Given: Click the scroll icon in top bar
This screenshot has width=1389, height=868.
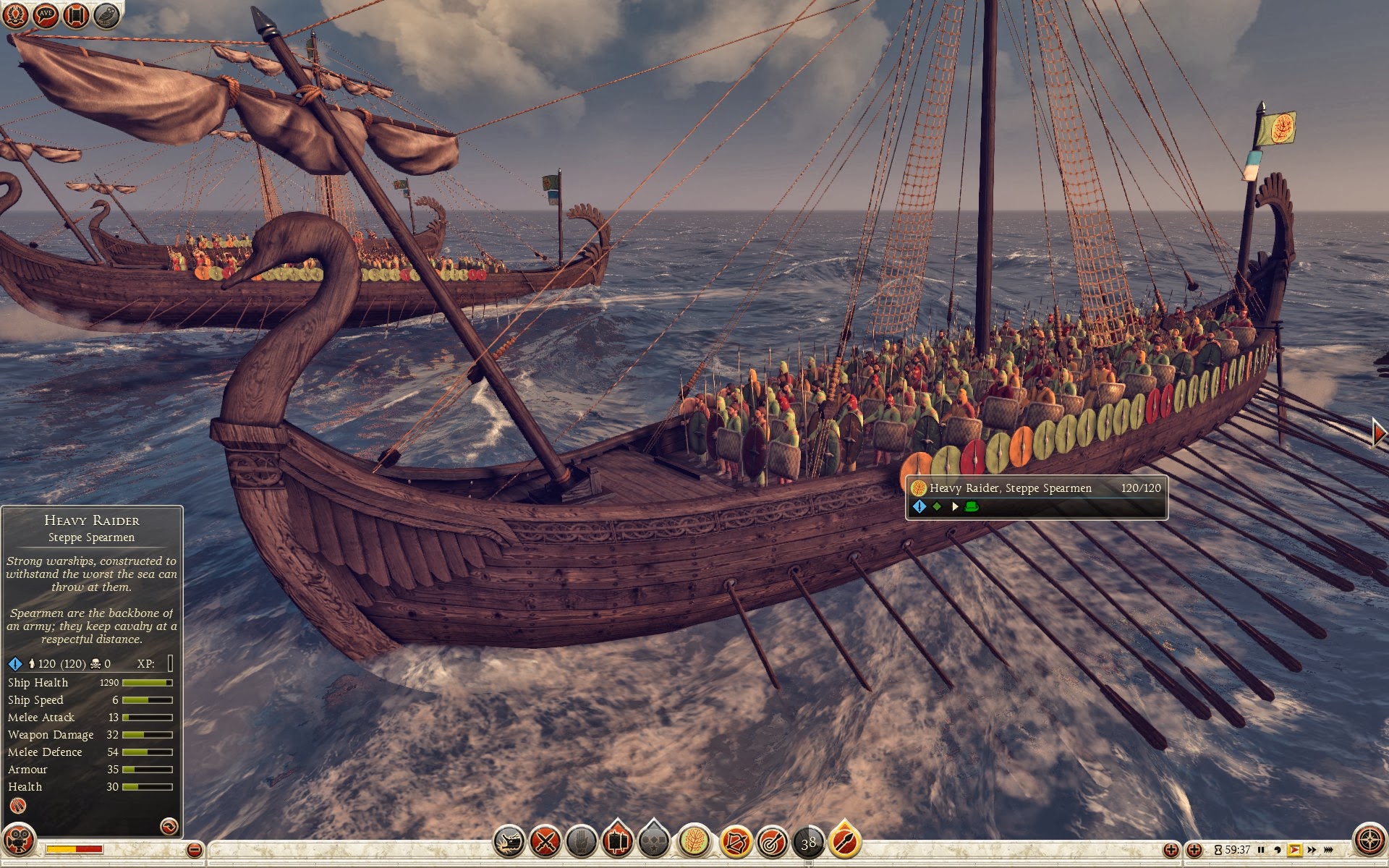Looking at the screenshot, I should coord(76,14).
